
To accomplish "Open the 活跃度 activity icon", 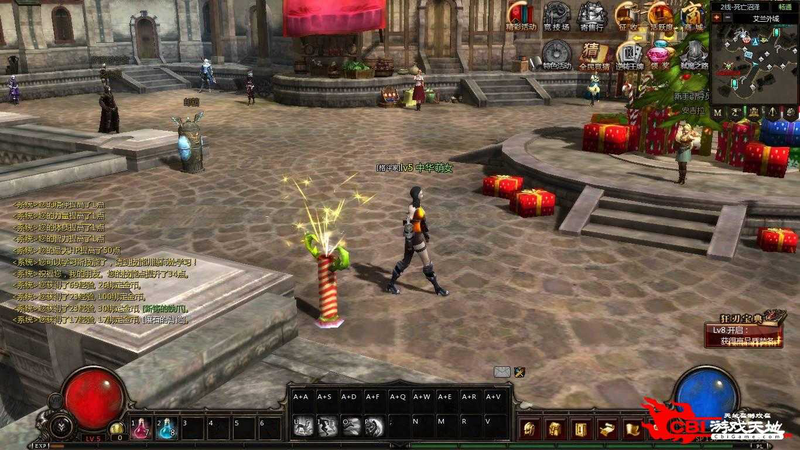I will (x=660, y=15).
